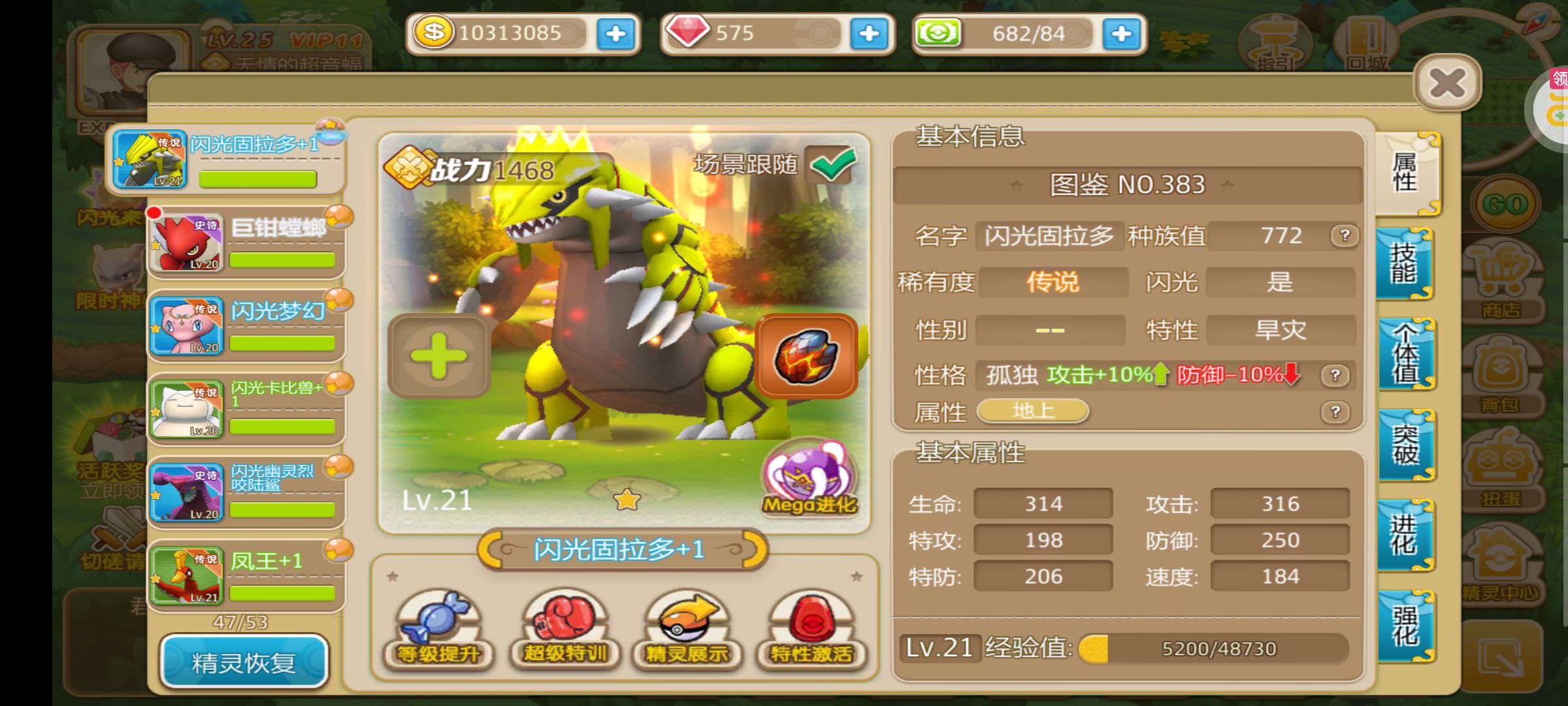Open the 进化 tab
The width and height of the screenshot is (1568, 706).
pyautogui.click(x=1404, y=535)
